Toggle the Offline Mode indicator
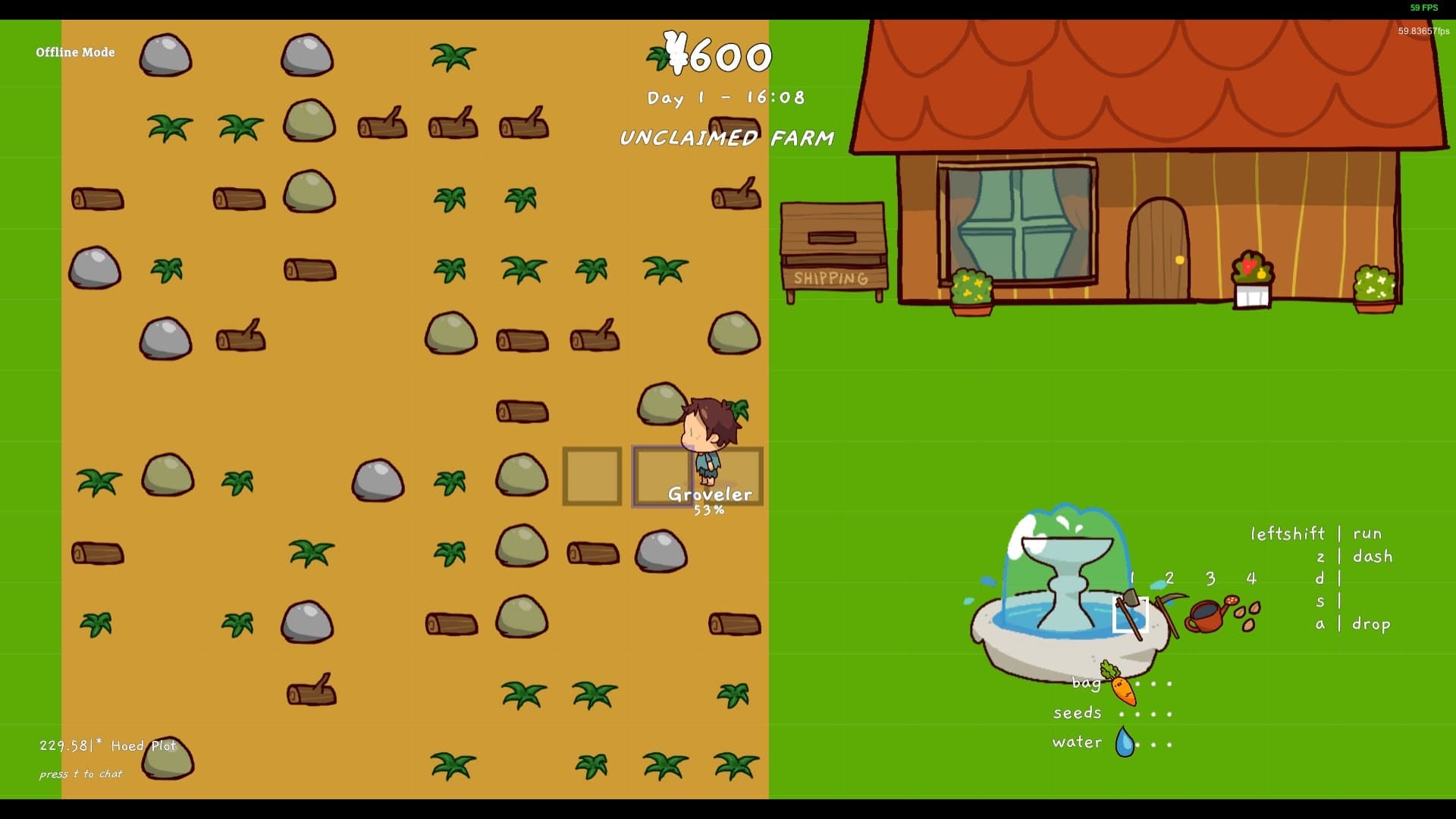Viewport: 1456px width, 819px height. point(75,52)
